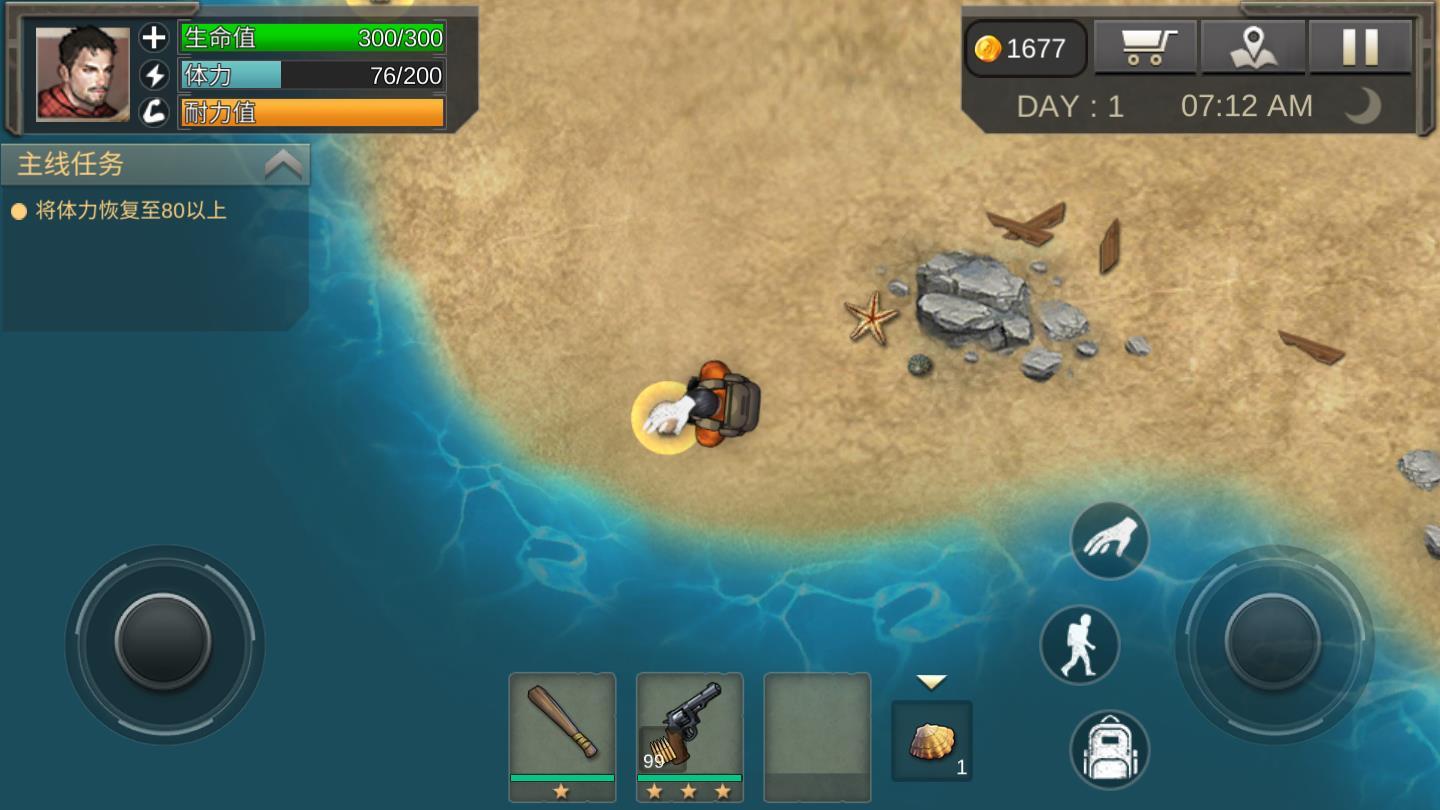The image size is (1440, 810).
Task: Click the player character portrait
Action: point(83,74)
